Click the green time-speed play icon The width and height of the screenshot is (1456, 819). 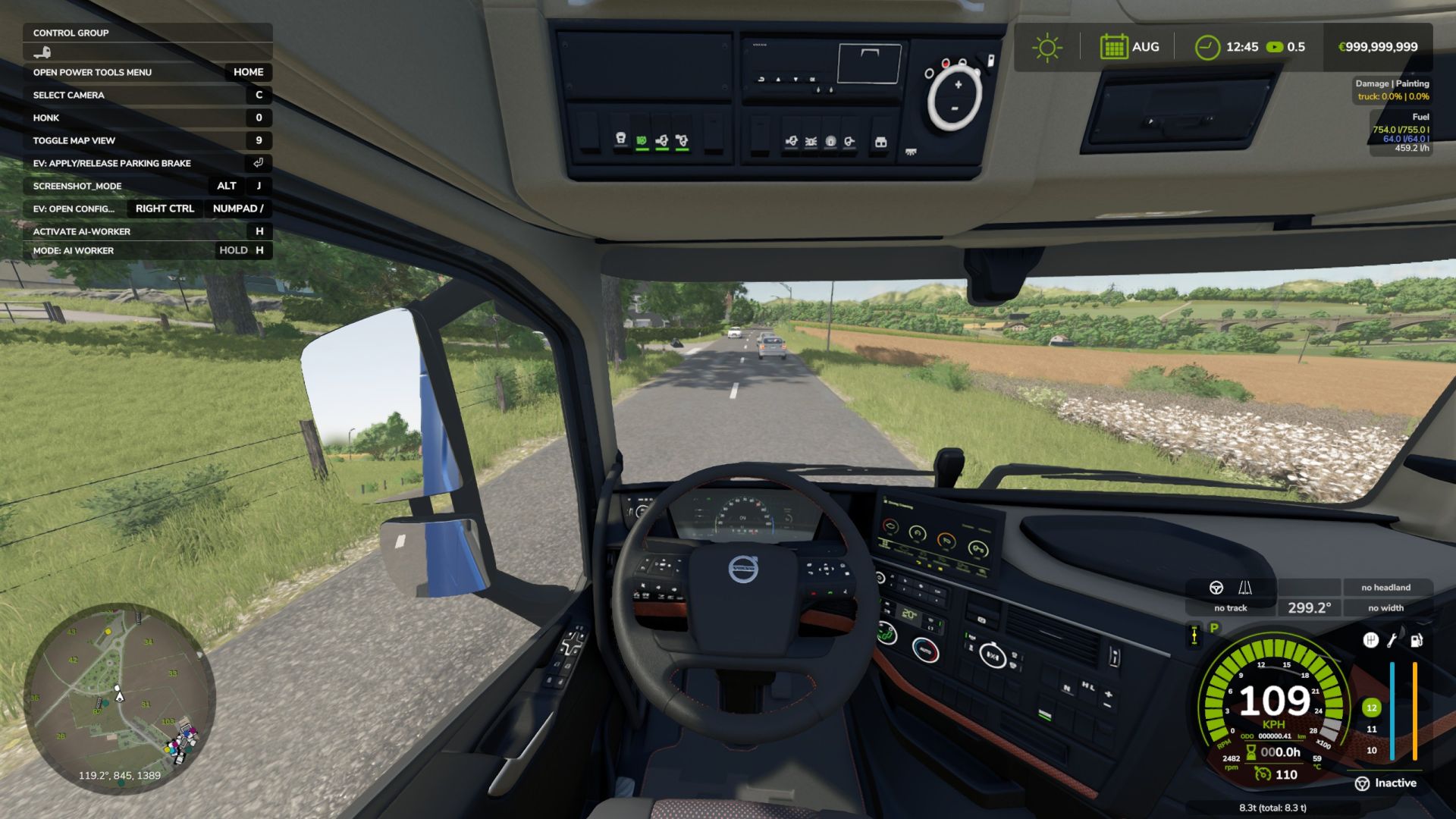coord(1275,47)
